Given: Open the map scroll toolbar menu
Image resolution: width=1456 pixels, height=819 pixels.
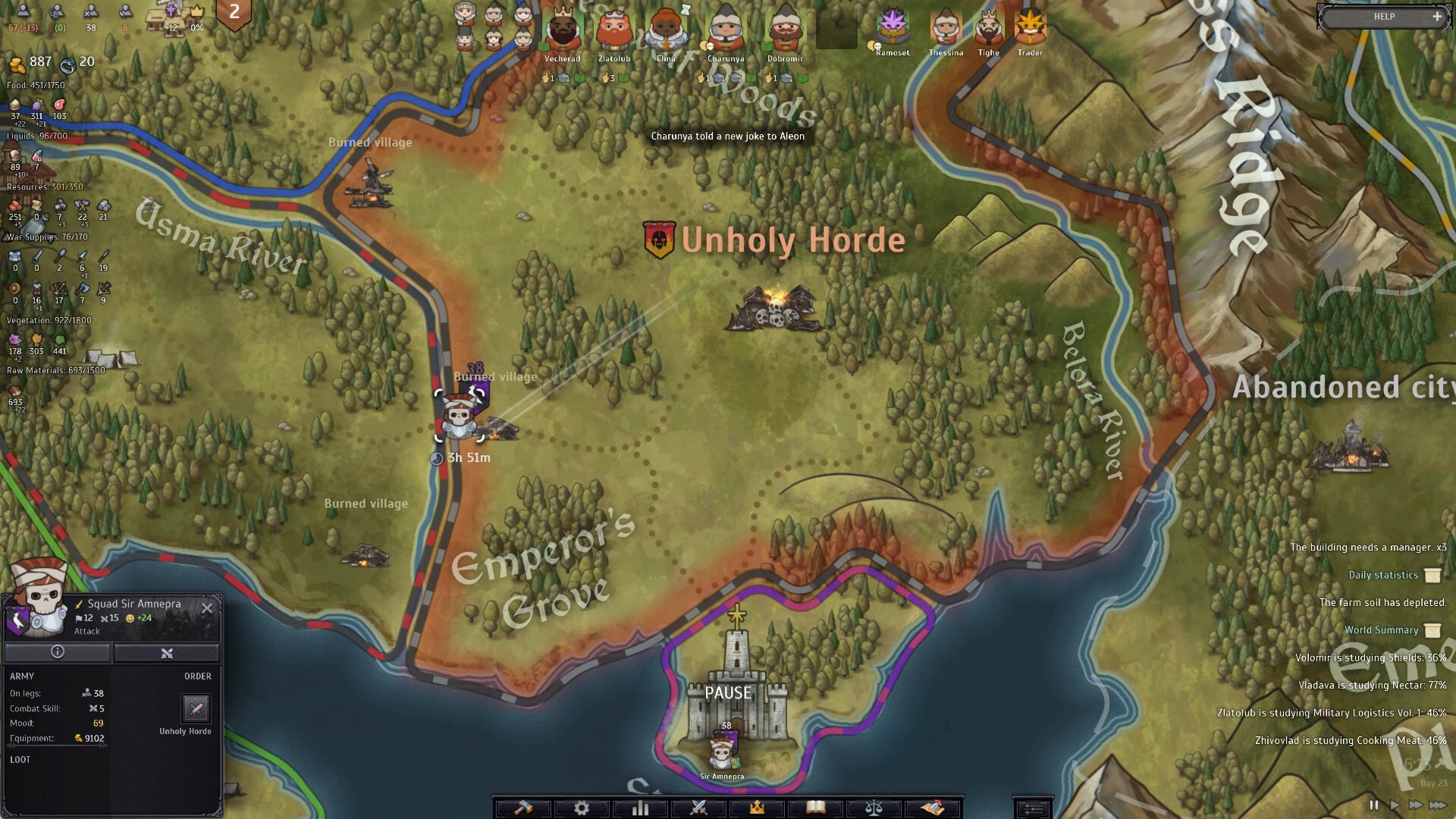Looking at the screenshot, I should click(x=933, y=808).
